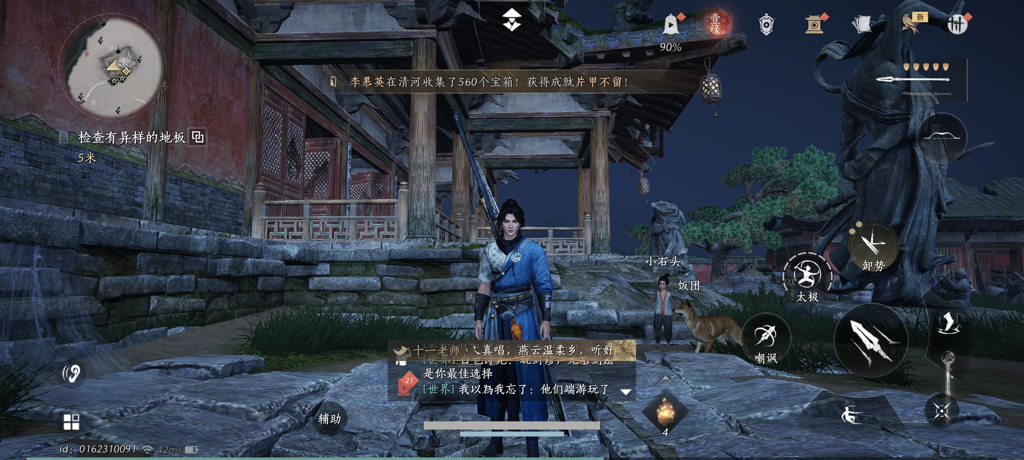Switch weapon using the spear panel

[x=922, y=79]
